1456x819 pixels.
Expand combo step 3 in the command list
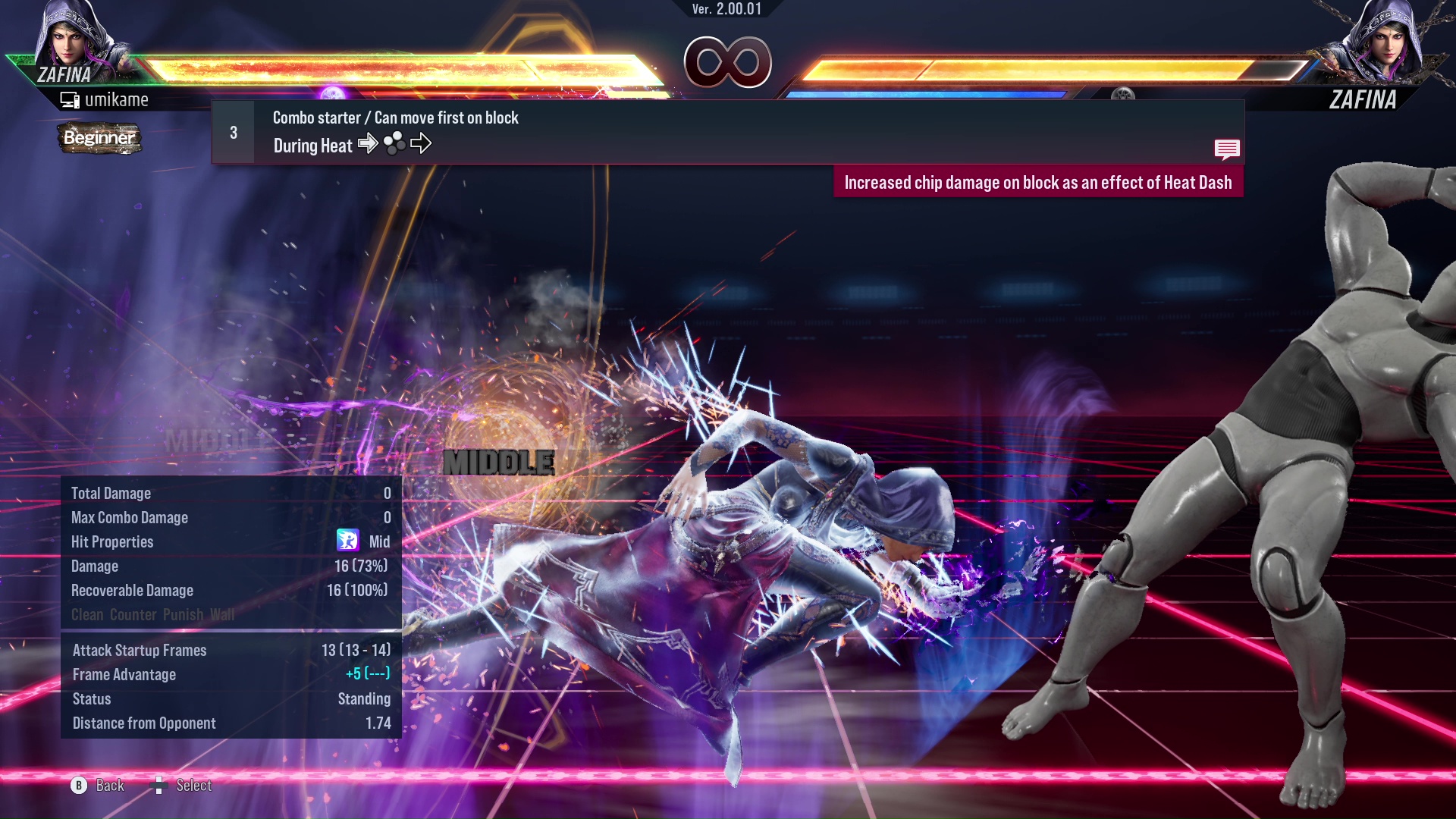tap(233, 131)
